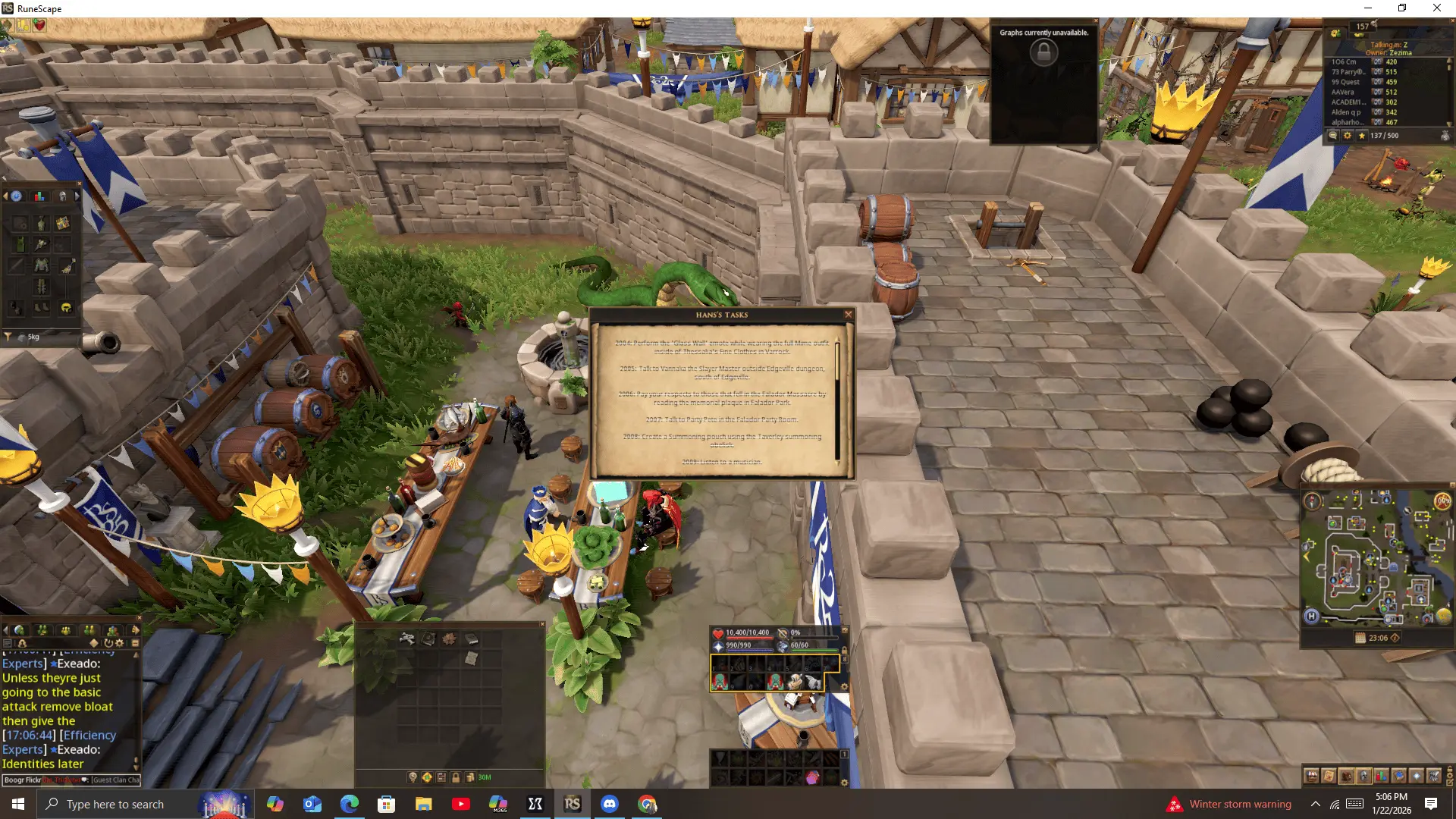Screen dimensions: 1456x819
Task: Toggle the action bar keybind lock
Action: tap(845, 649)
